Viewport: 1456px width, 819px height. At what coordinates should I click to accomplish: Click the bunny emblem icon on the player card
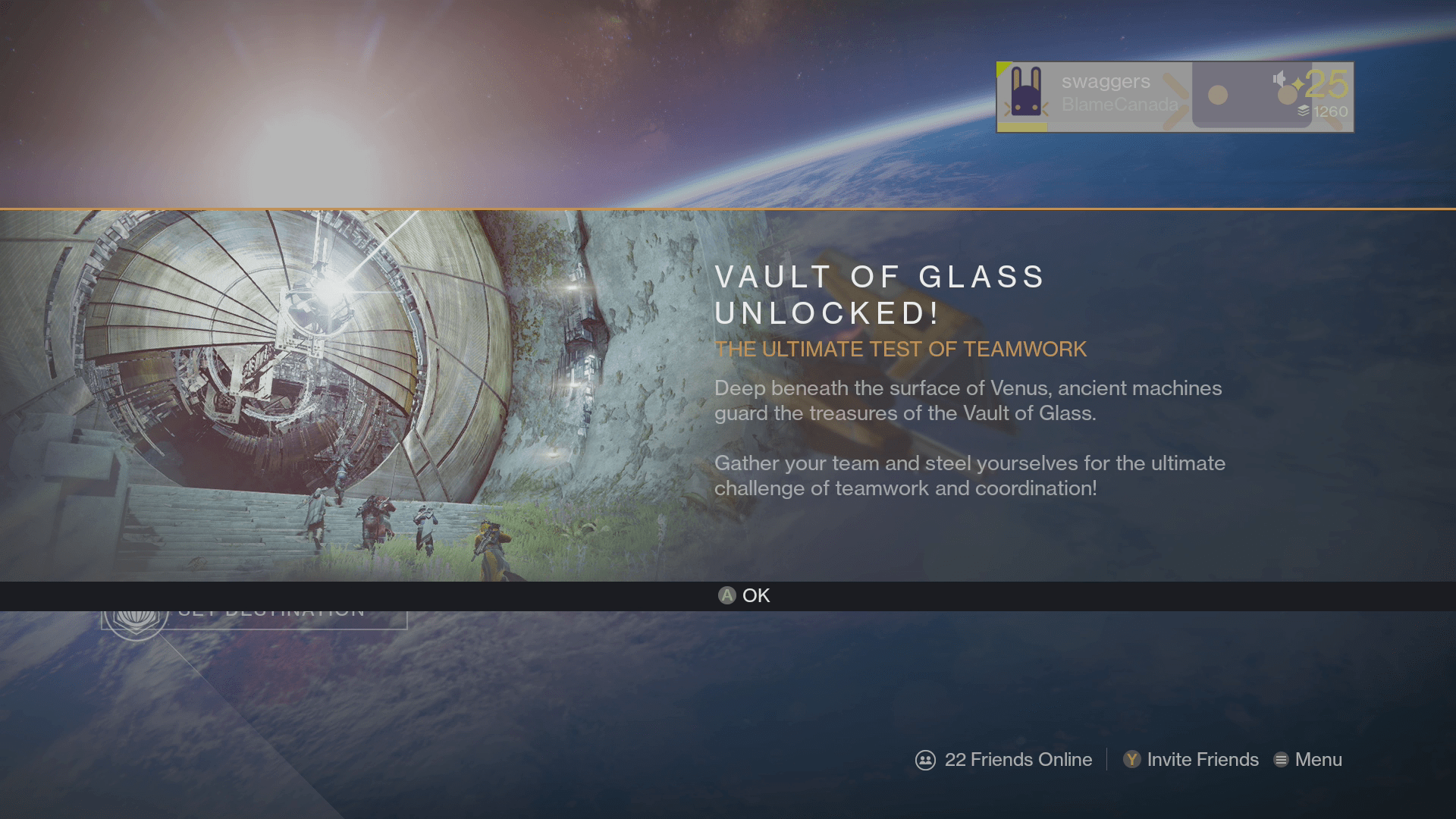[1025, 93]
